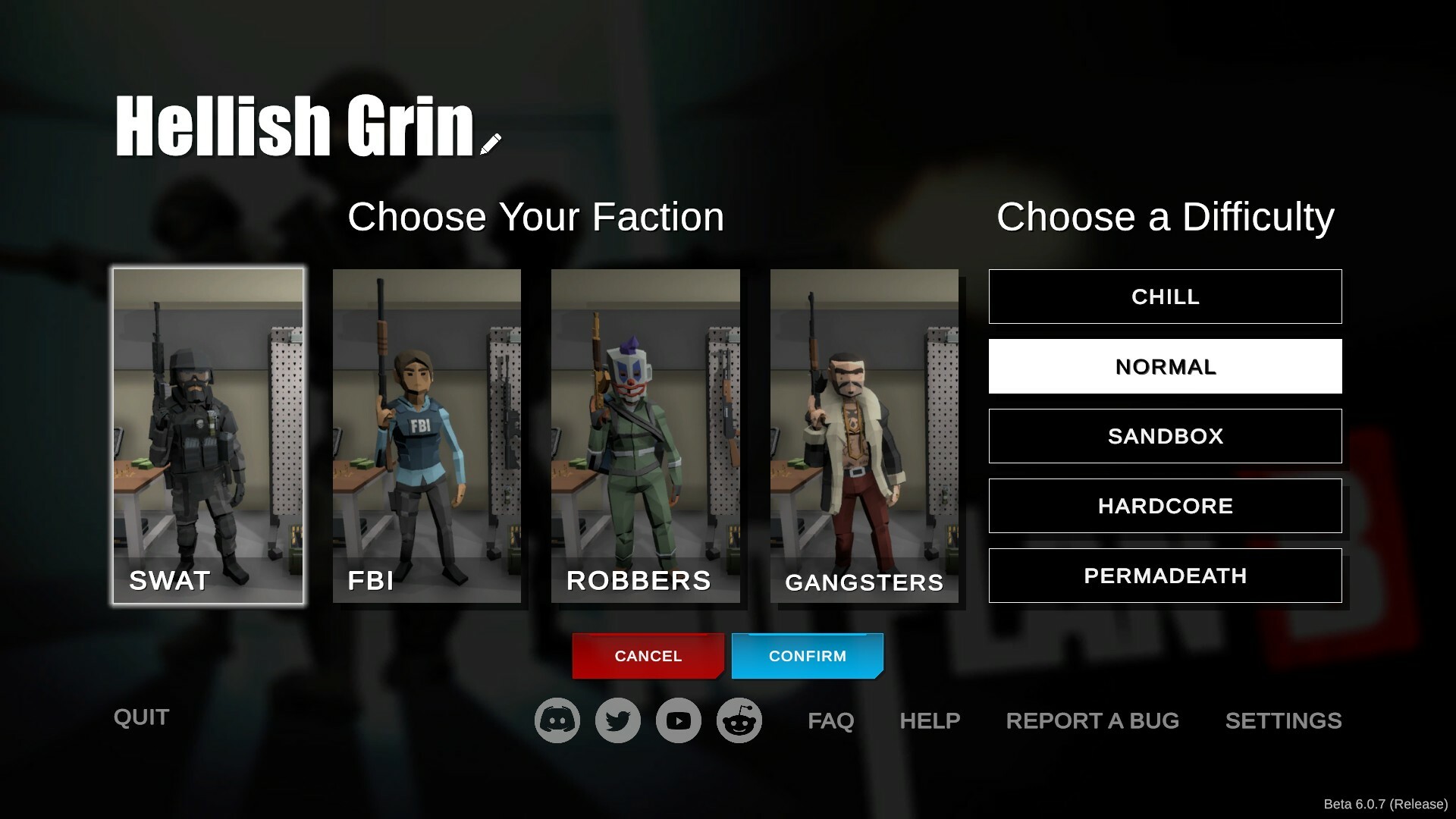Show the FAQ
Viewport: 1456px width, 819px height.
click(x=830, y=720)
